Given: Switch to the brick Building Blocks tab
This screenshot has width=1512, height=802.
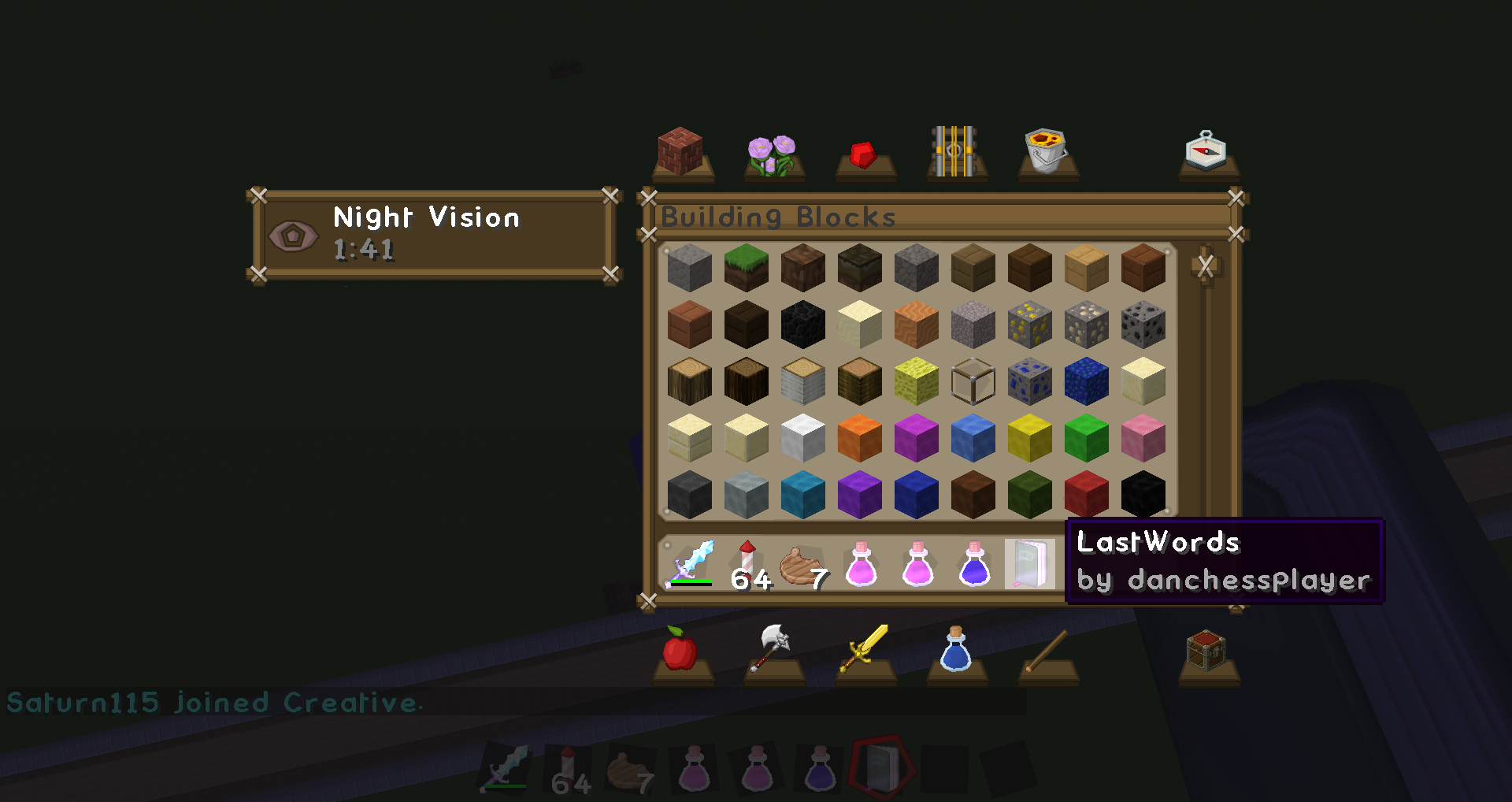Looking at the screenshot, I should (681, 152).
